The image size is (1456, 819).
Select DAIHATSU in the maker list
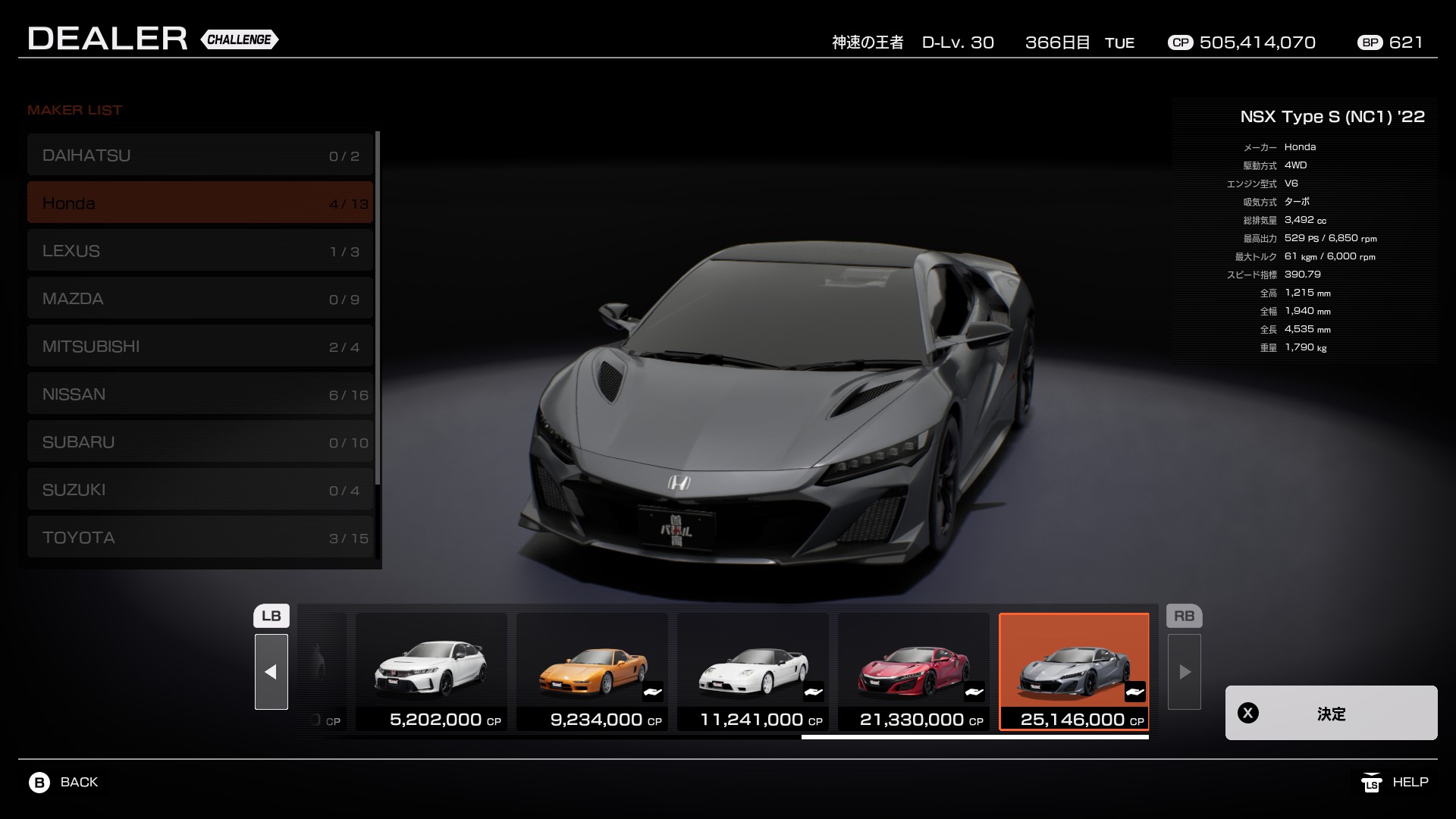pyautogui.click(x=200, y=155)
